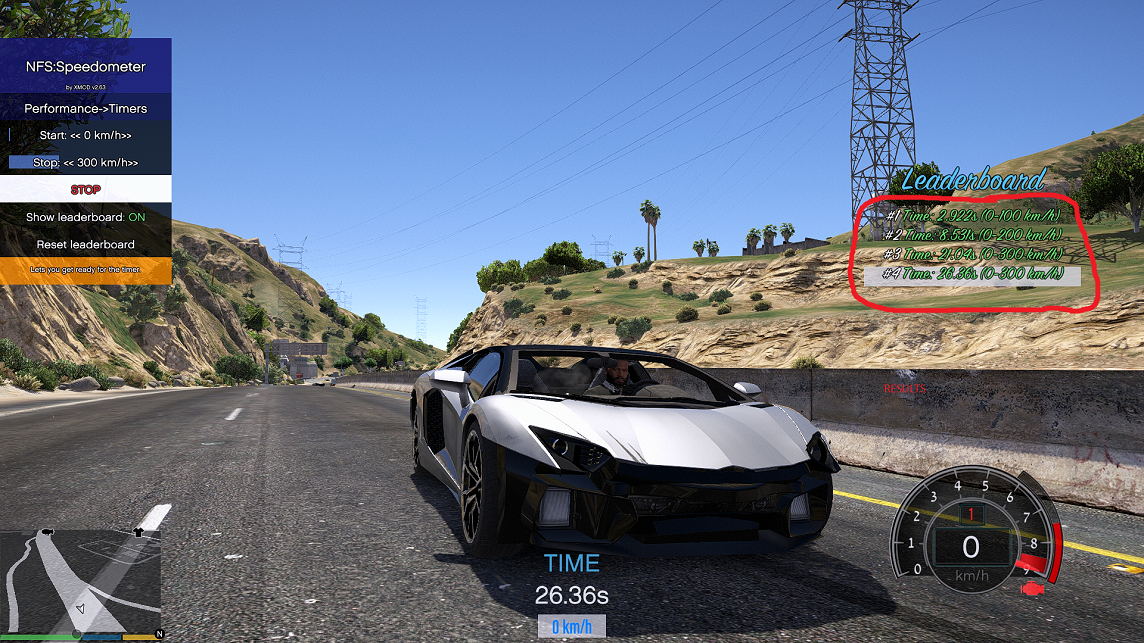Click the Performance->Timers submenu header
This screenshot has width=1144, height=643.
(x=86, y=108)
